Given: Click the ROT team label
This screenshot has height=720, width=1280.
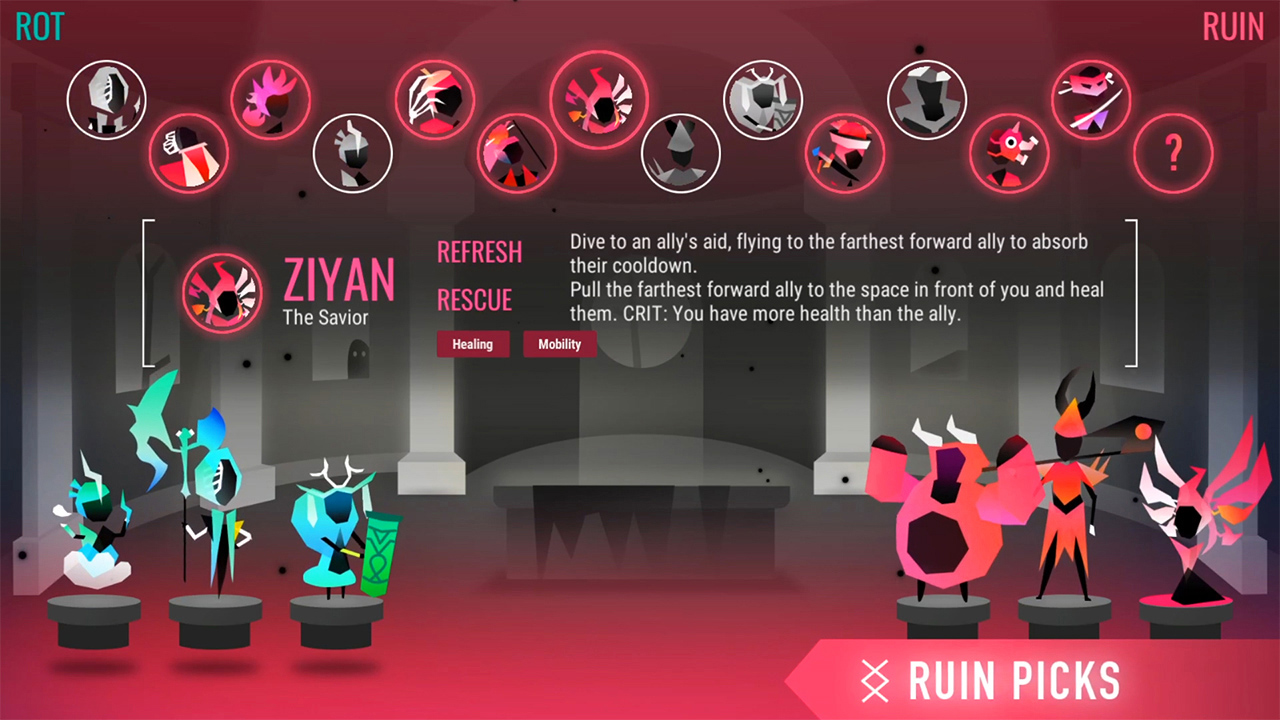Looking at the screenshot, I should (40, 26).
